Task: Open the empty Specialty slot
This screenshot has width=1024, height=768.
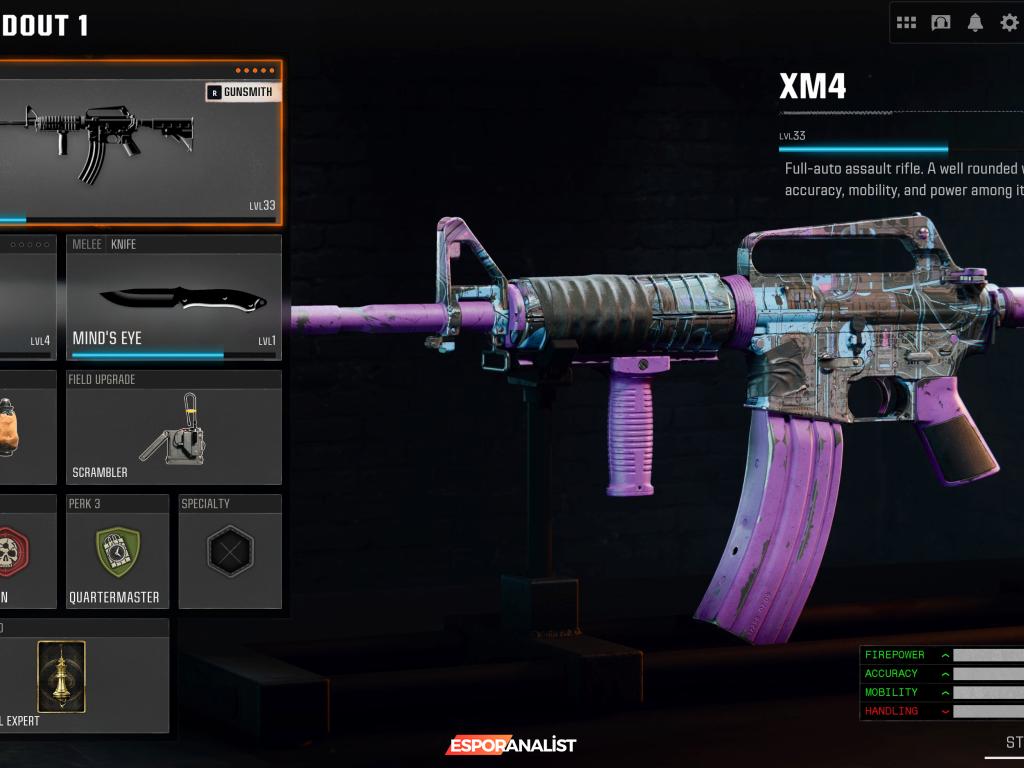Action: point(230,552)
